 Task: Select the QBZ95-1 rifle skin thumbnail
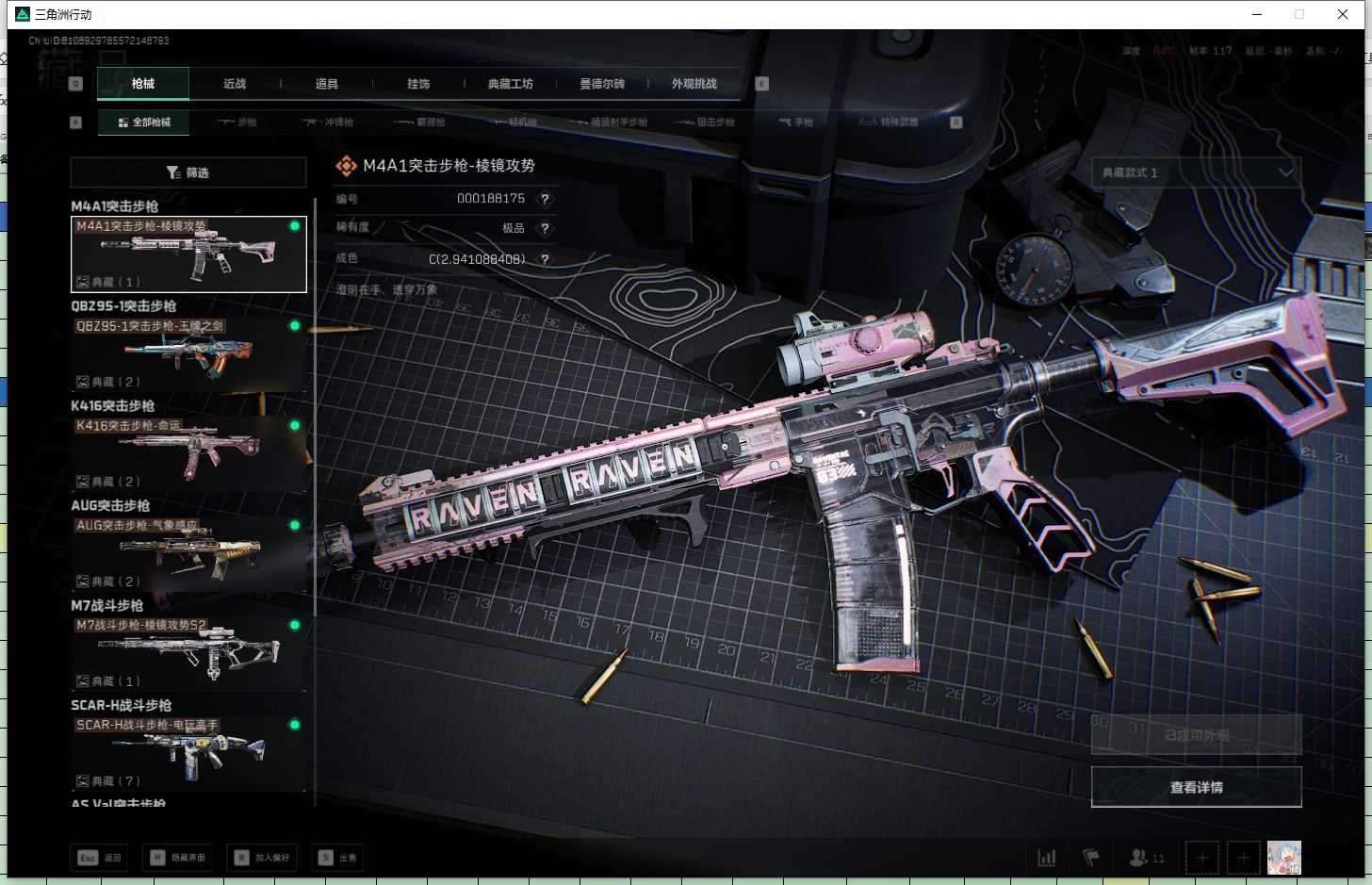pyautogui.click(x=188, y=354)
